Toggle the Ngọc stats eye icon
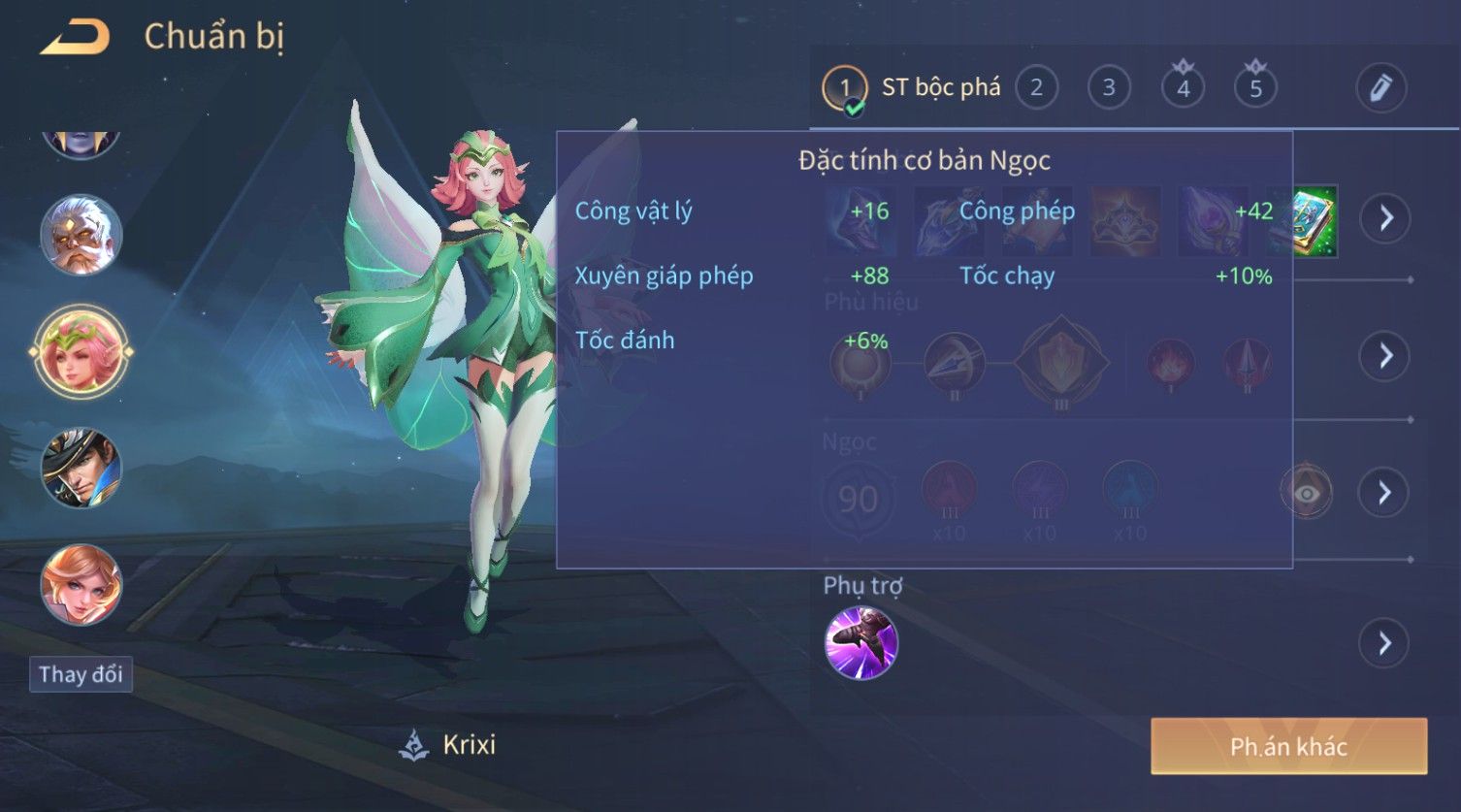The height and width of the screenshot is (812, 1461). point(1306,493)
